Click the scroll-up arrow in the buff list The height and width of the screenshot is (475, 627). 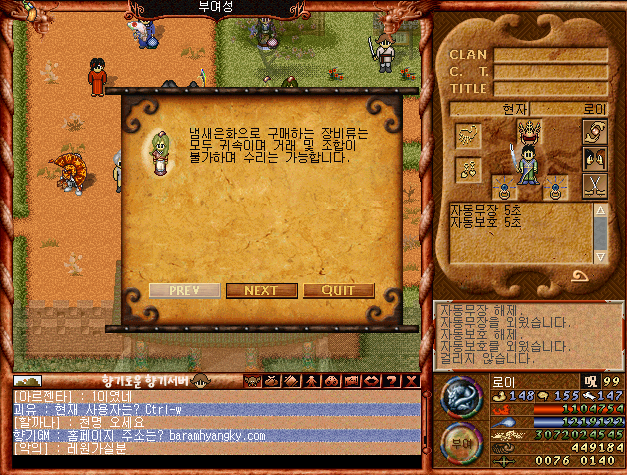coord(600,212)
